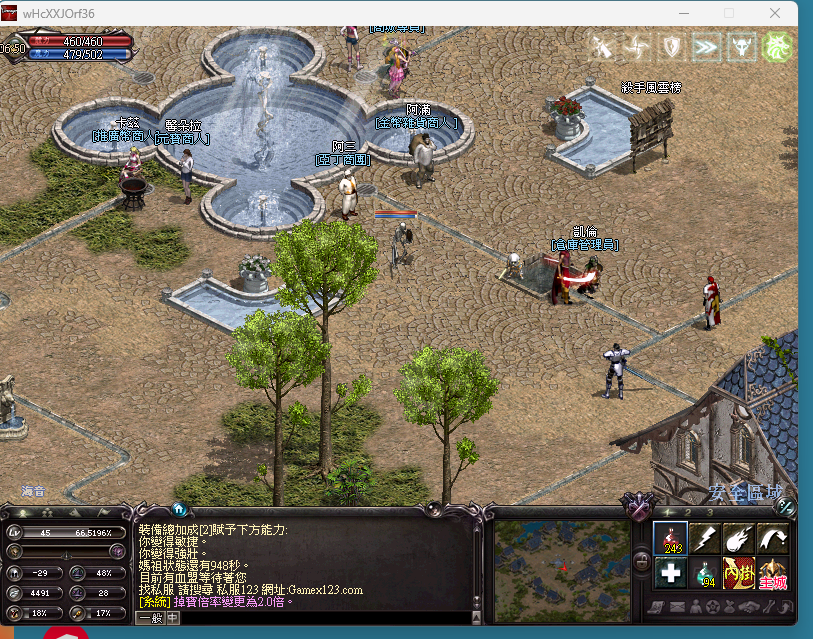Click the double chevron speed buff icon
This screenshot has width=813, height=639.
pyautogui.click(x=706, y=46)
